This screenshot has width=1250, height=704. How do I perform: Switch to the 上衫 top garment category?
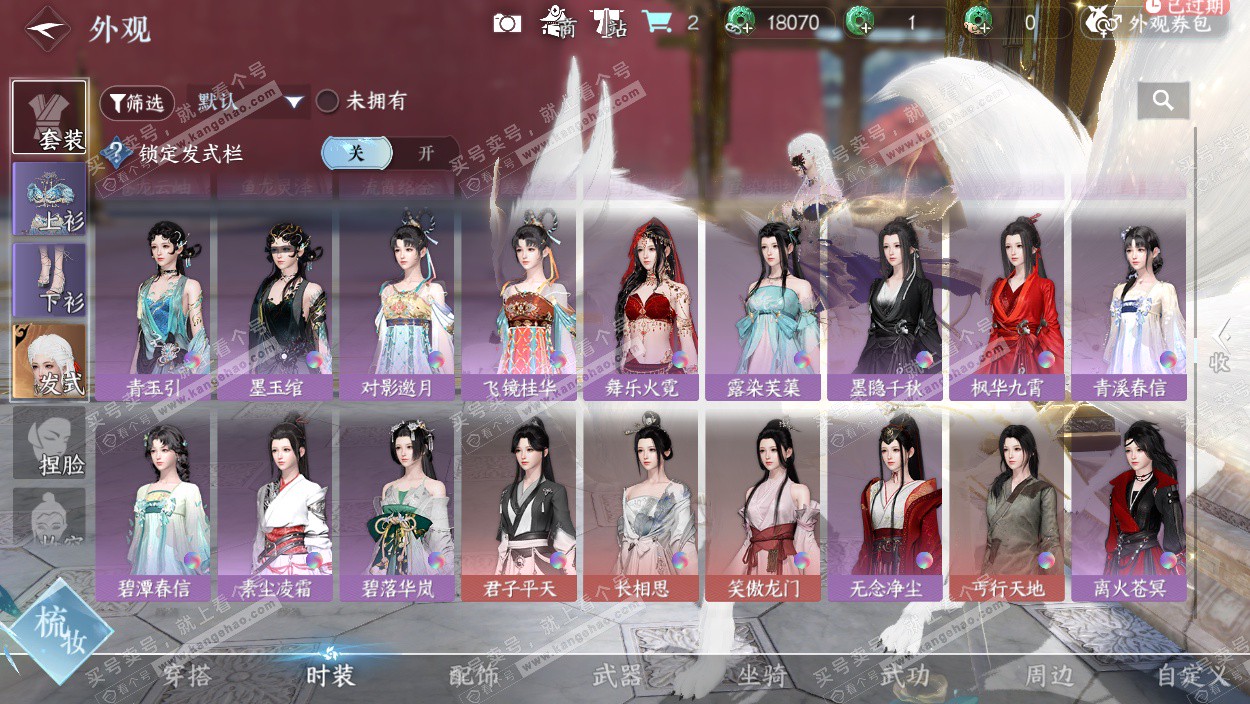click(50, 198)
